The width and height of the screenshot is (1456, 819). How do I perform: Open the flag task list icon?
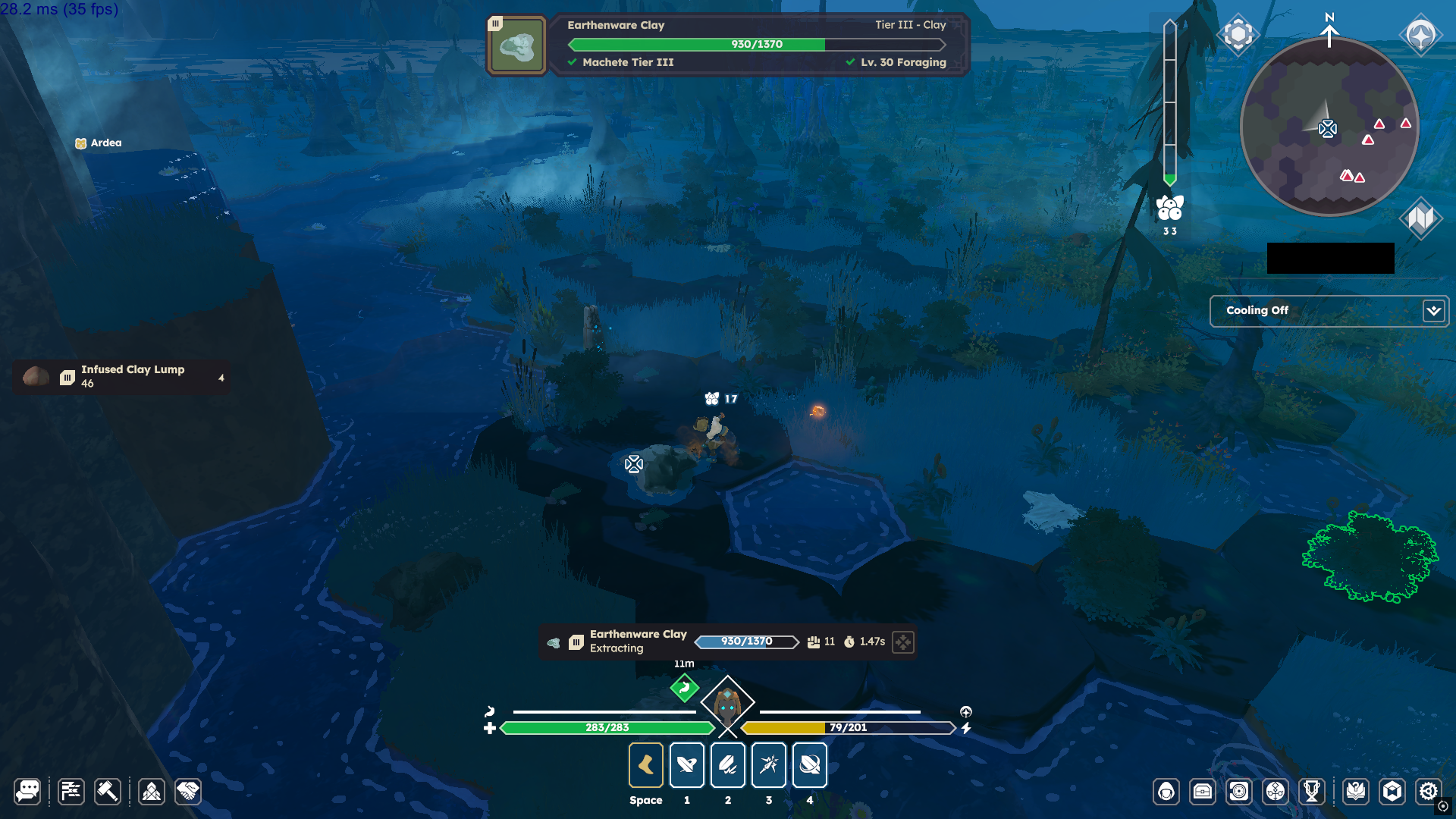point(71,792)
